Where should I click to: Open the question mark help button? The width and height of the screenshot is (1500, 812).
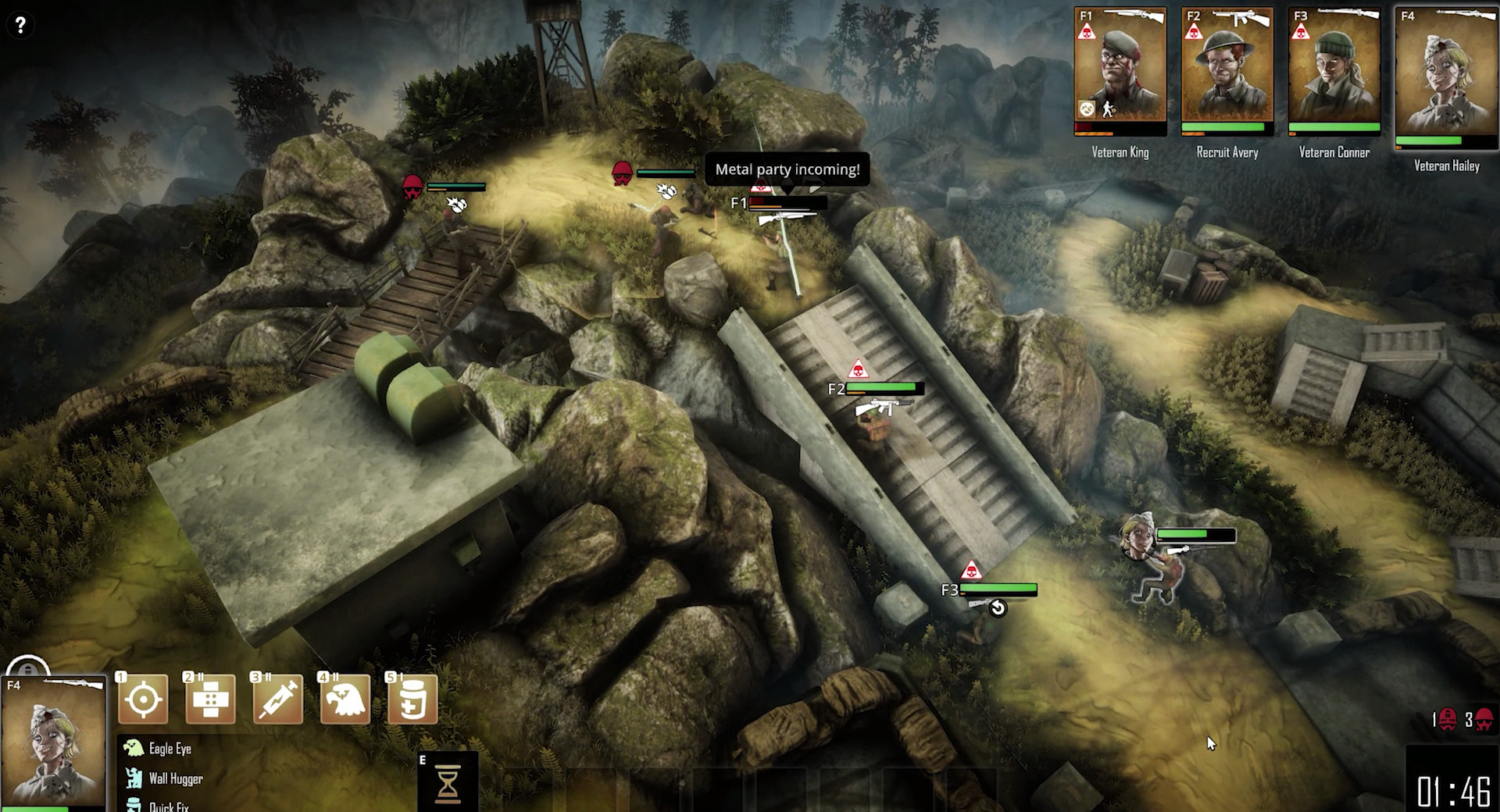pyautogui.click(x=20, y=25)
